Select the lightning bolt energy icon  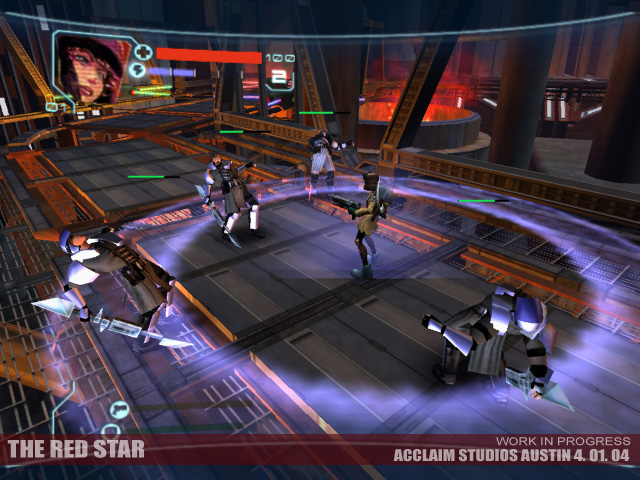tap(139, 71)
